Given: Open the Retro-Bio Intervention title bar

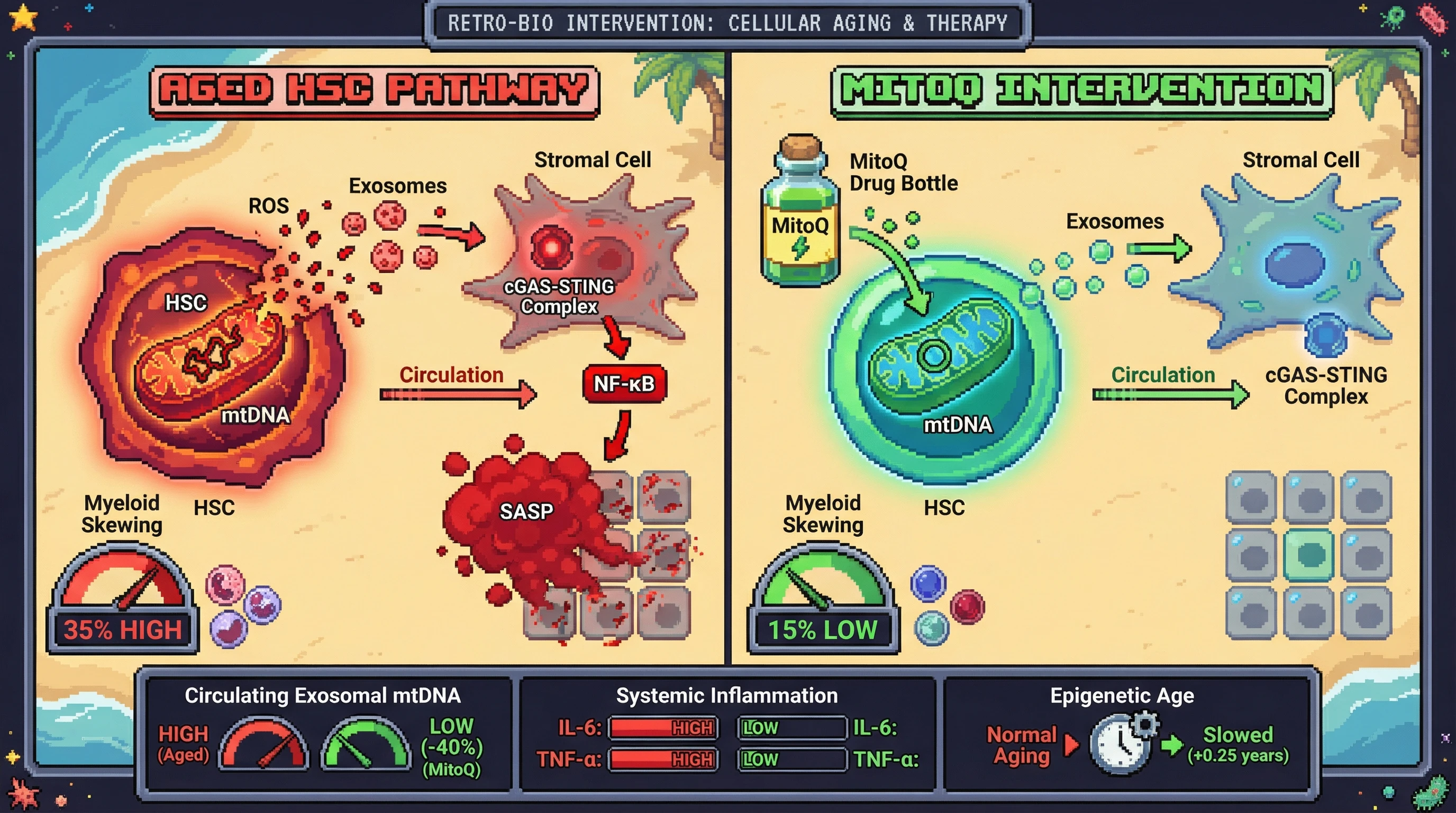Looking at the screenshot, I should click(727, 24).
